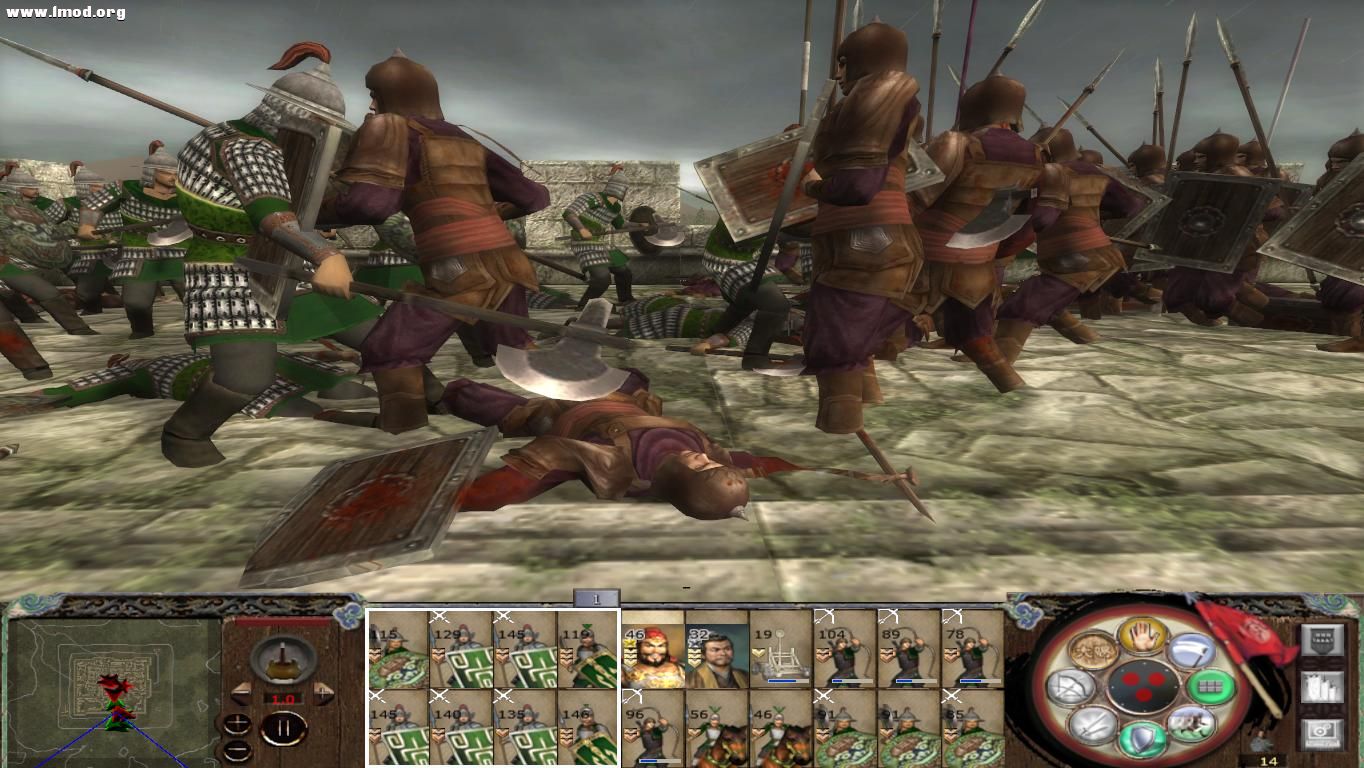Screen dimensions: 1364x768
Task: Select the crossed swords melee stance icon
Action: tap(1093, 729)
